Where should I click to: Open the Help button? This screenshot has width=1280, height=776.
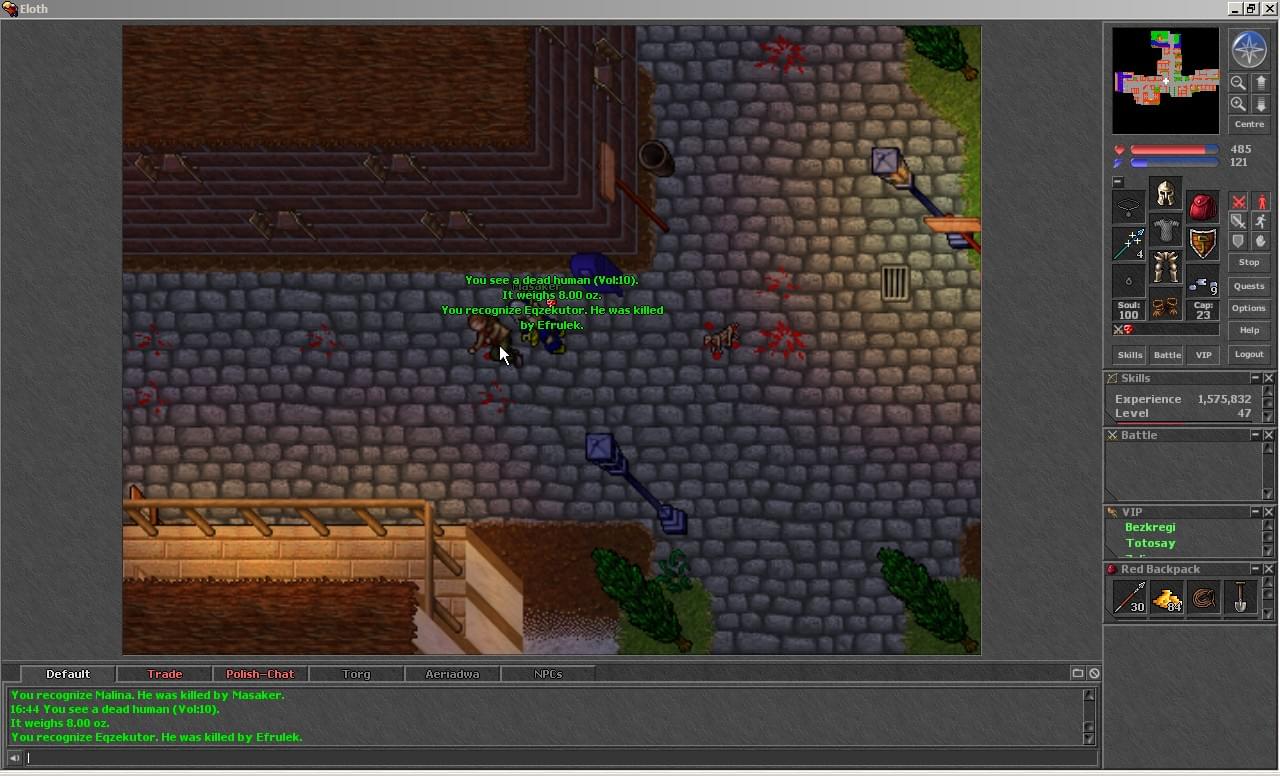point(1249,330)
